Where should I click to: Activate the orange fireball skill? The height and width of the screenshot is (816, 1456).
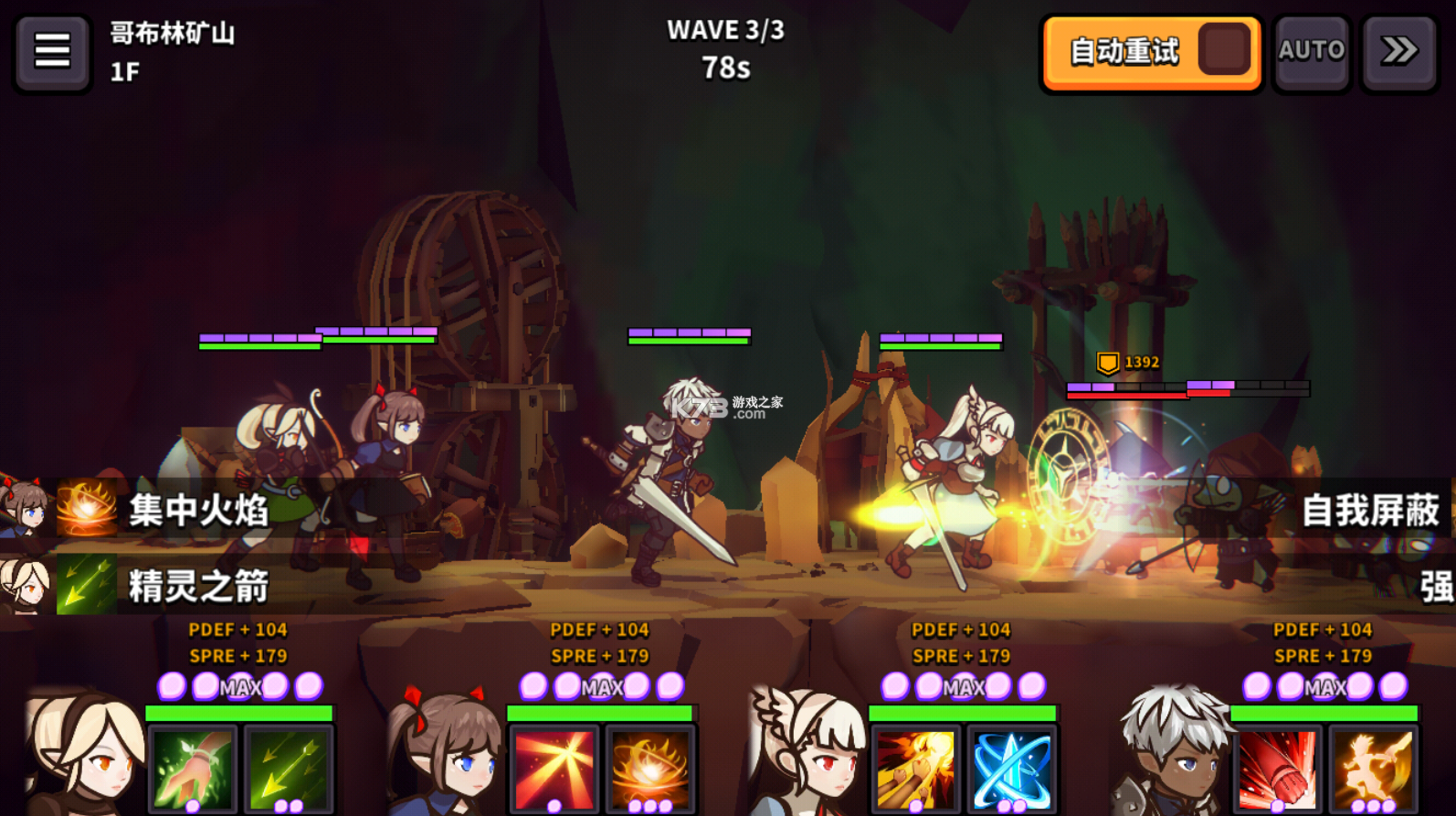[x=650, y=768]
